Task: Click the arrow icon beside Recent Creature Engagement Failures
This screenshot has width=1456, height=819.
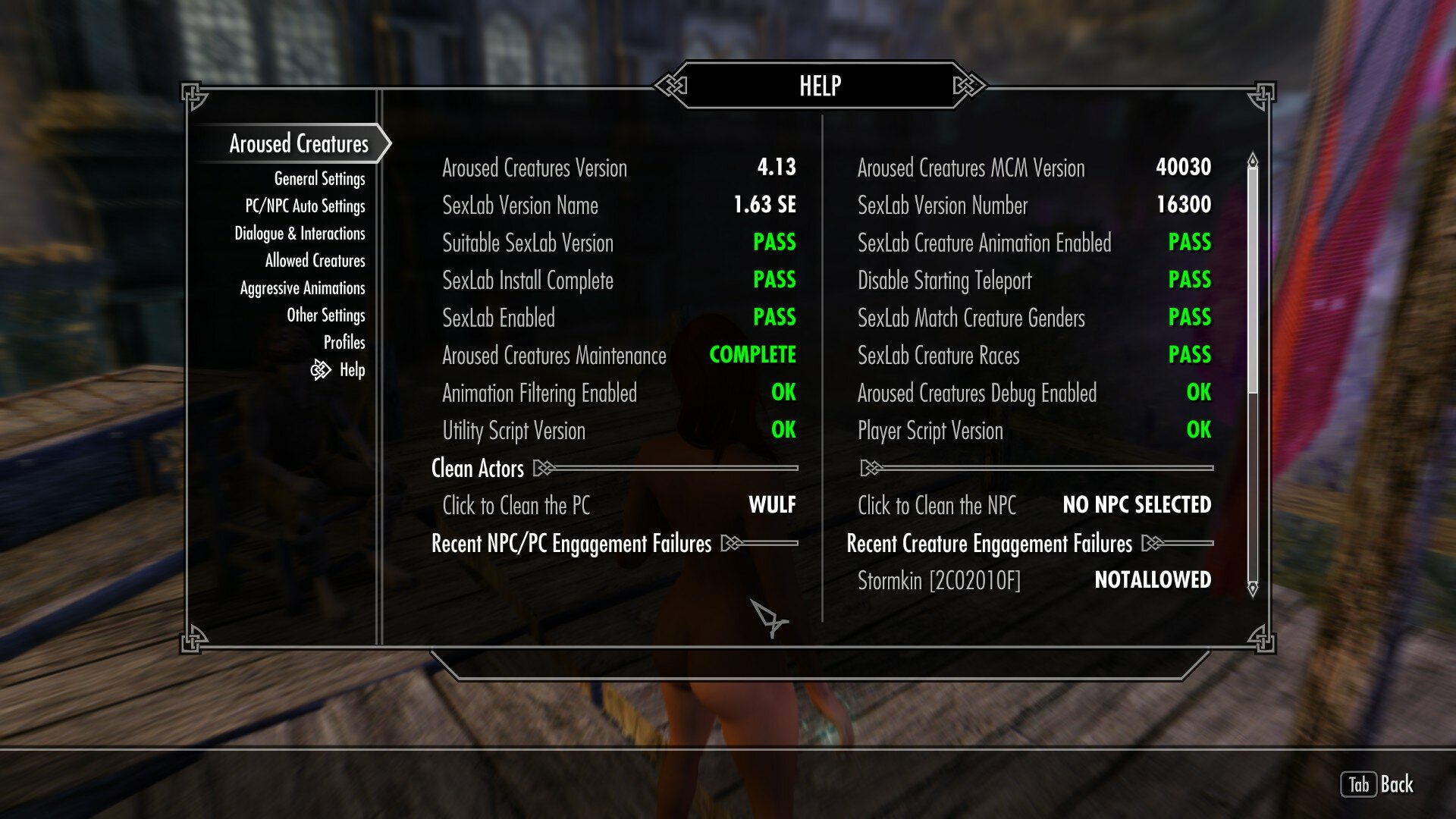Action: click(1153, 544)
